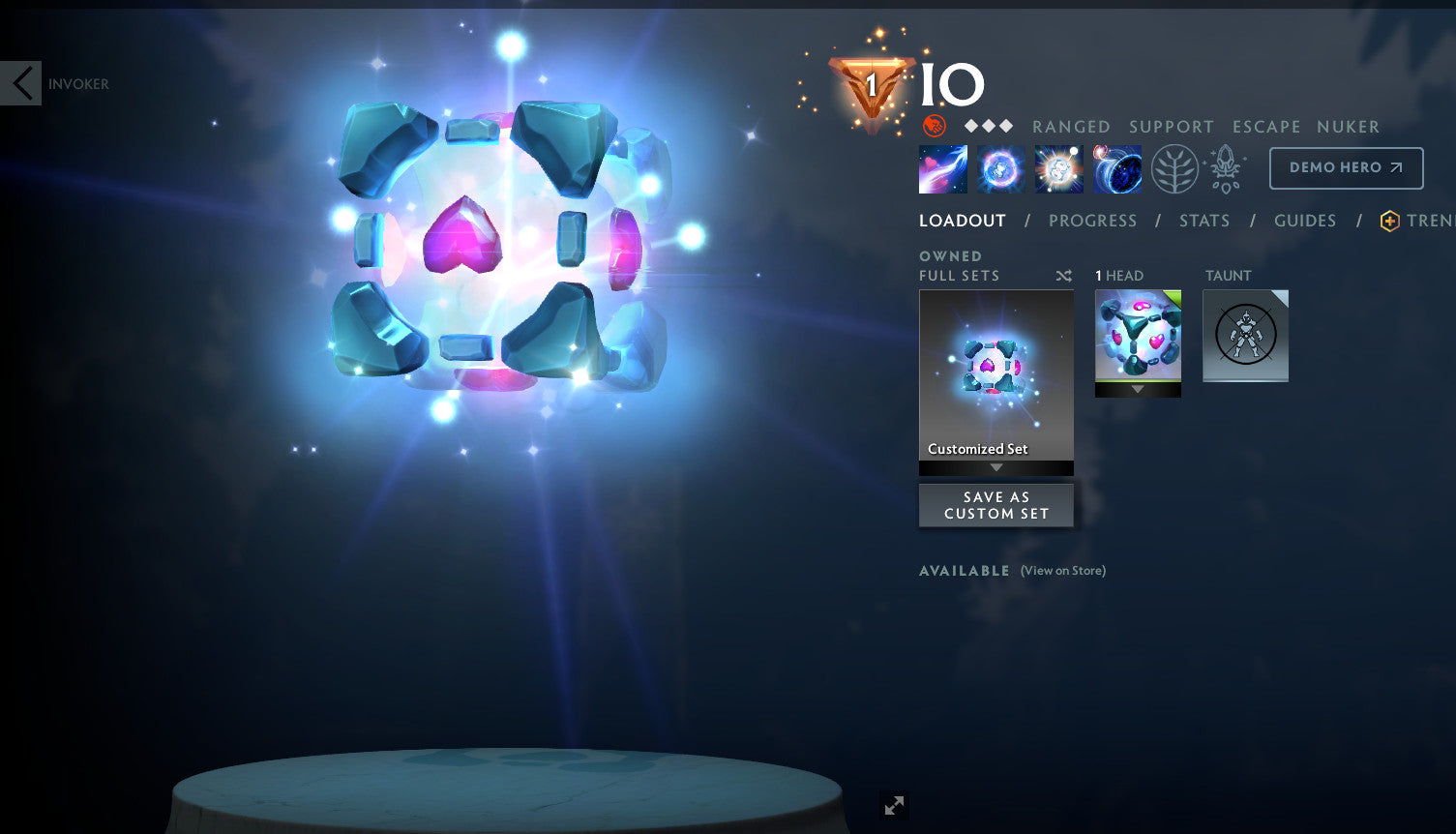Select the empty Taunt slot
Image resolution: width=1456 pixels, height=834 pixels.
(x=1245, y=336)
